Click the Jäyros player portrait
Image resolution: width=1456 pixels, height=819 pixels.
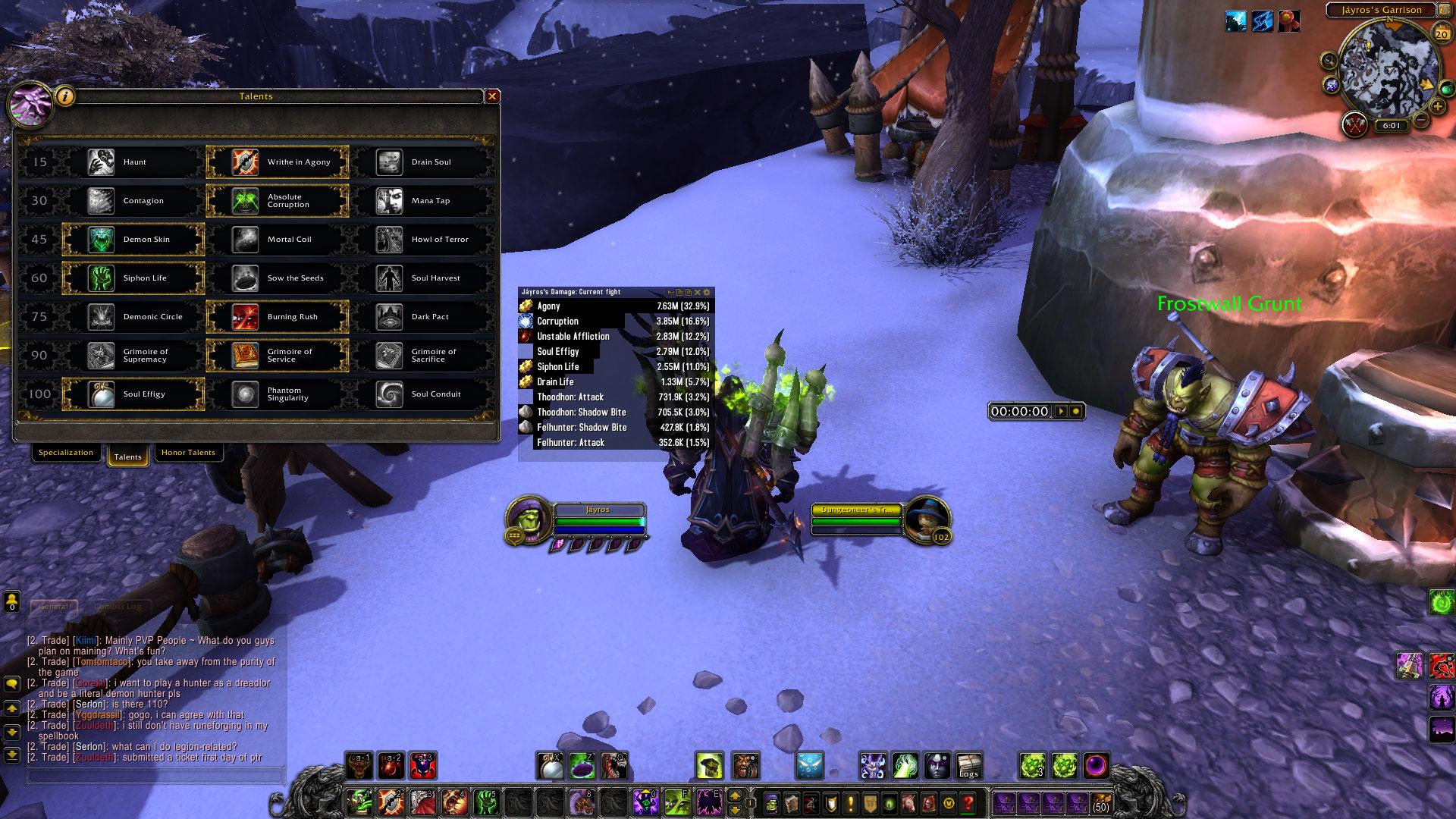click(526, 519)
